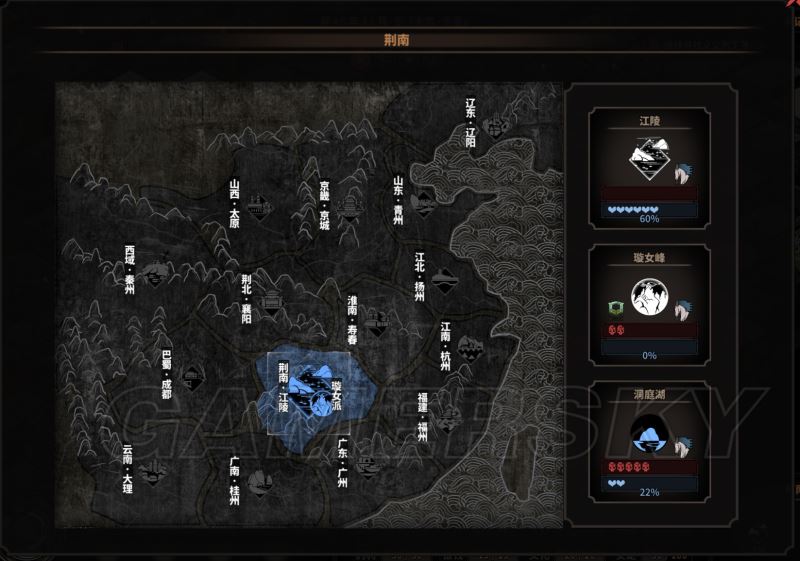The width and height of the screenshot is (800, 561).
Task: Pick the 福建·福州 region marker
Action: 446,417
